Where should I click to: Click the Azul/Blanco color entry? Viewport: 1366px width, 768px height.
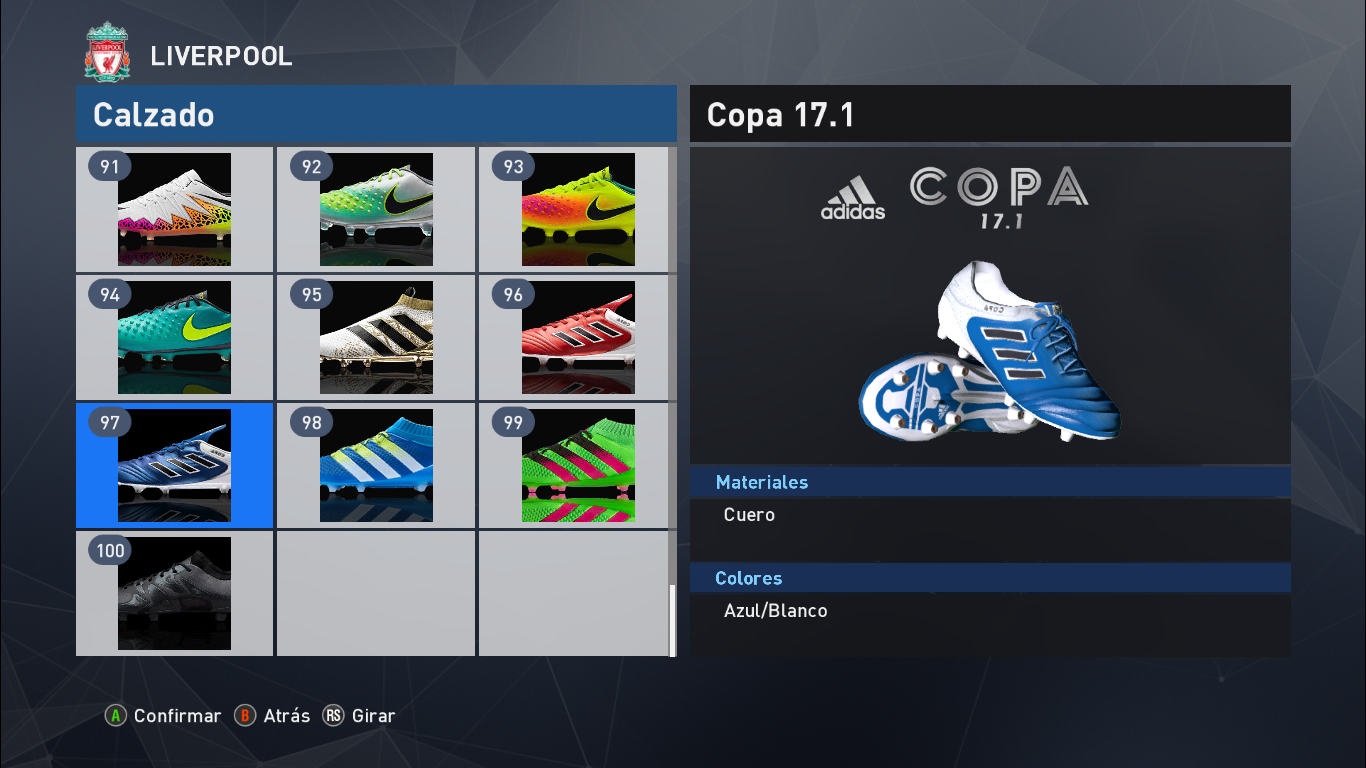click(x=775, y=610)
